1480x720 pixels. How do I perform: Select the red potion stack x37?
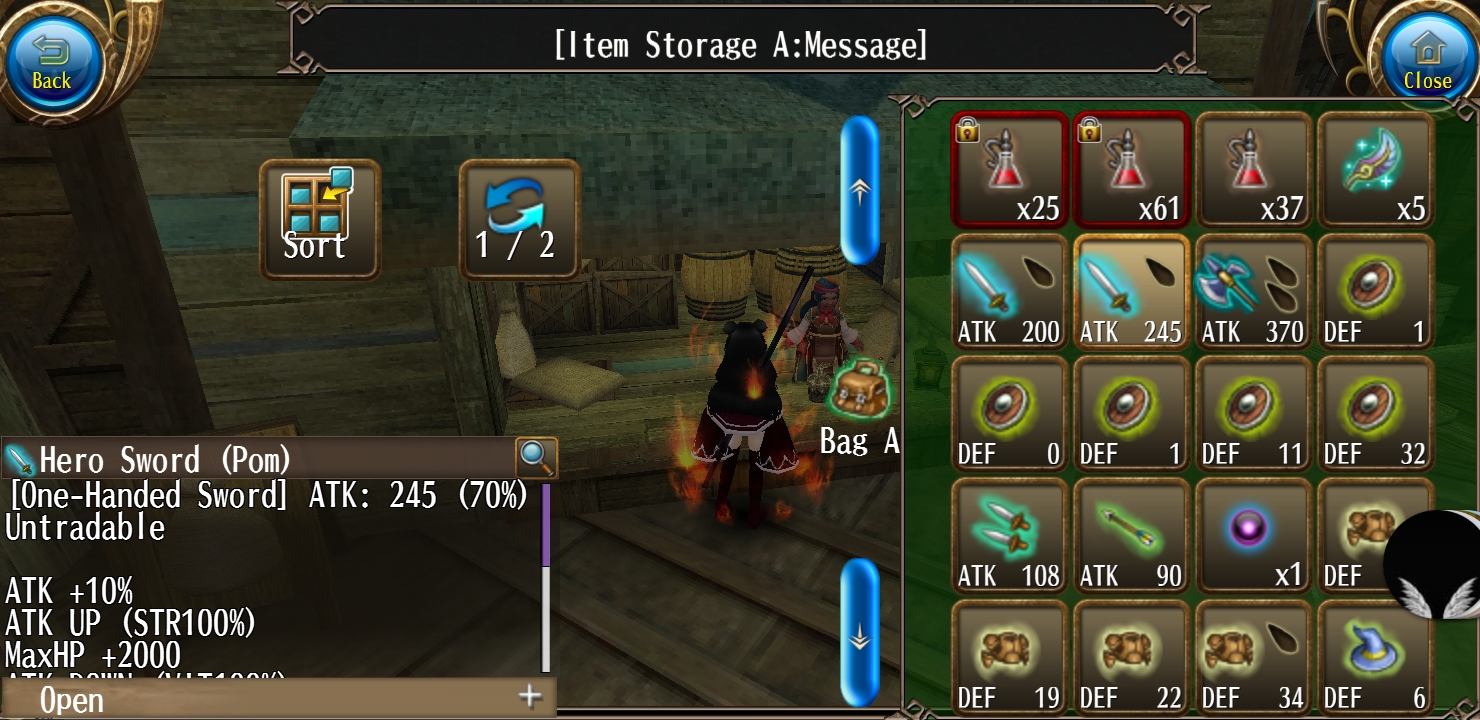pos(1253,168)
